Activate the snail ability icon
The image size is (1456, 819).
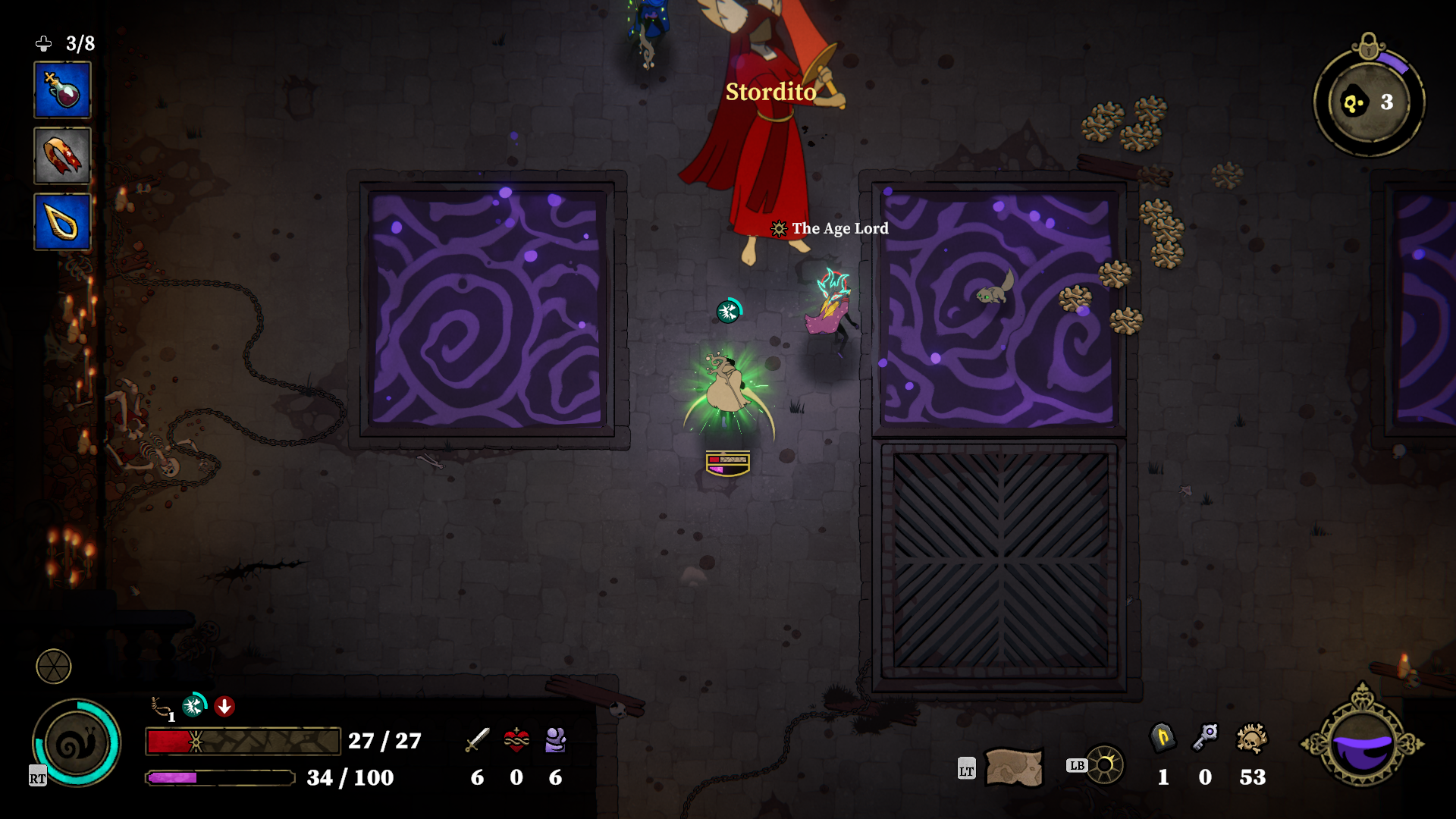tap(76, 743)
